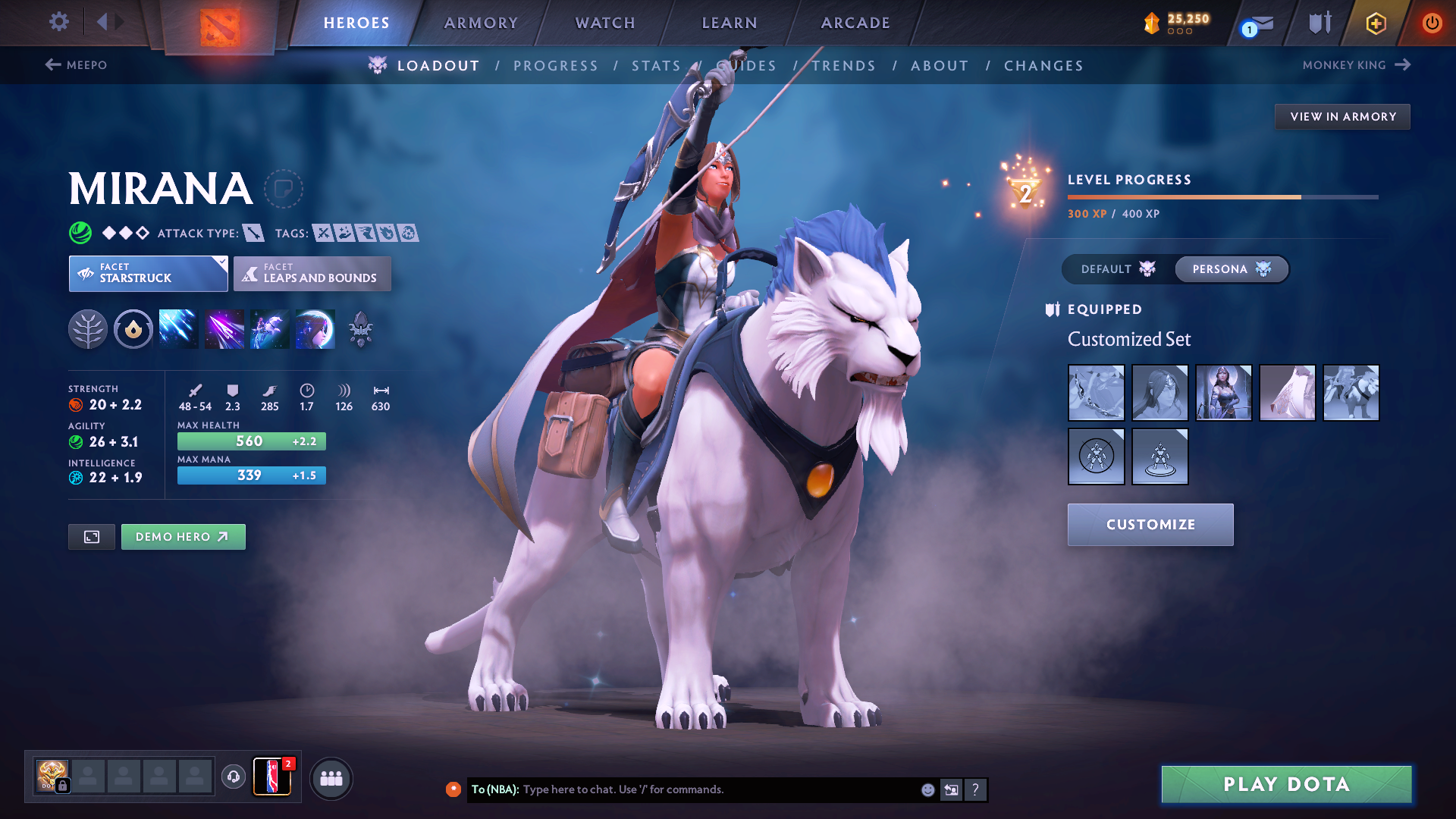The image size is (1456, 819).
Task: Quit the game with power button
Action: click(x=1432, y=23)
